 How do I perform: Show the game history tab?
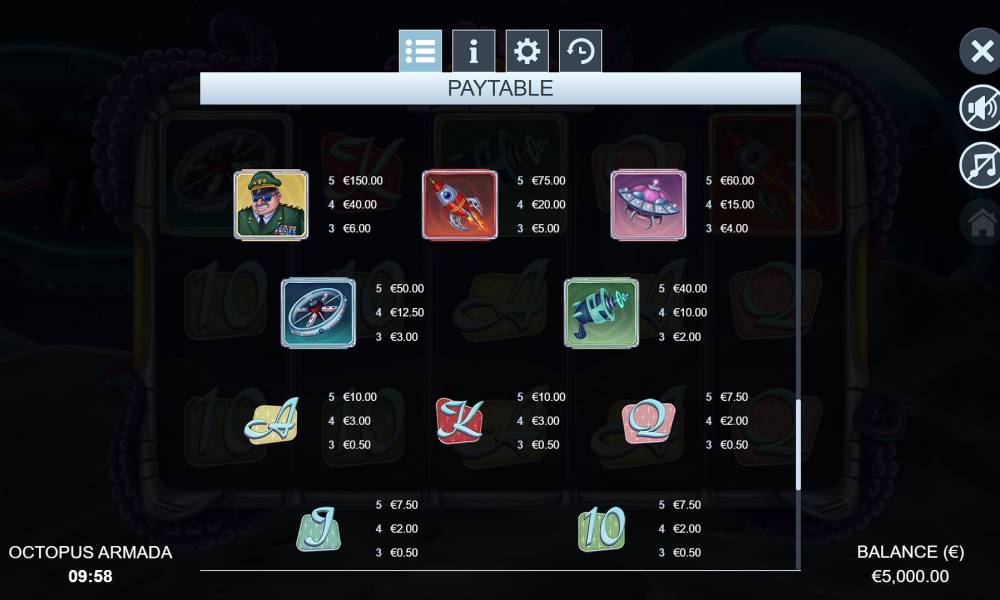pyautogui.click(x=580, y=51)
